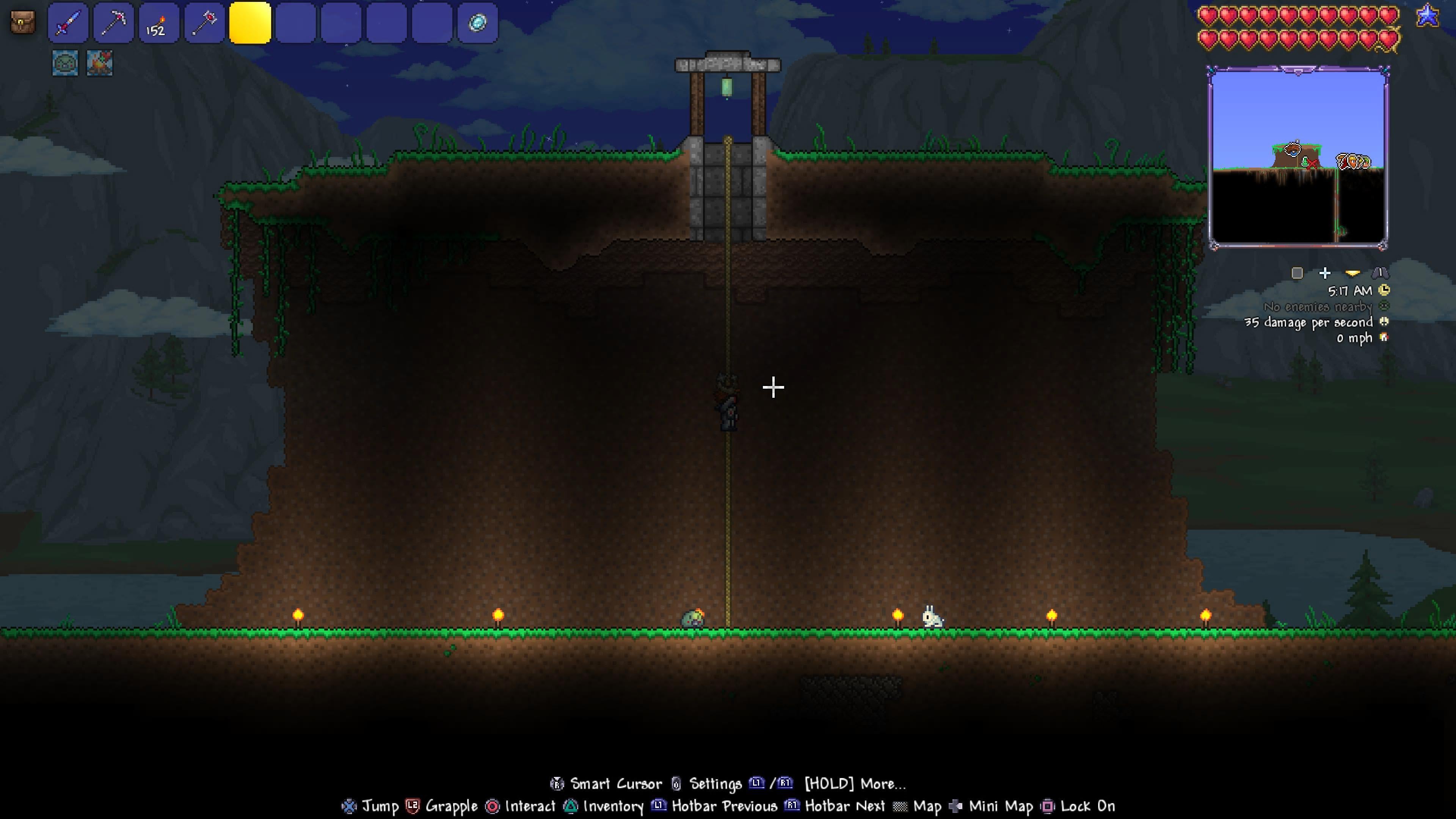
Task: Click the white plus icon below minimap
Action: click(1325, 273)
